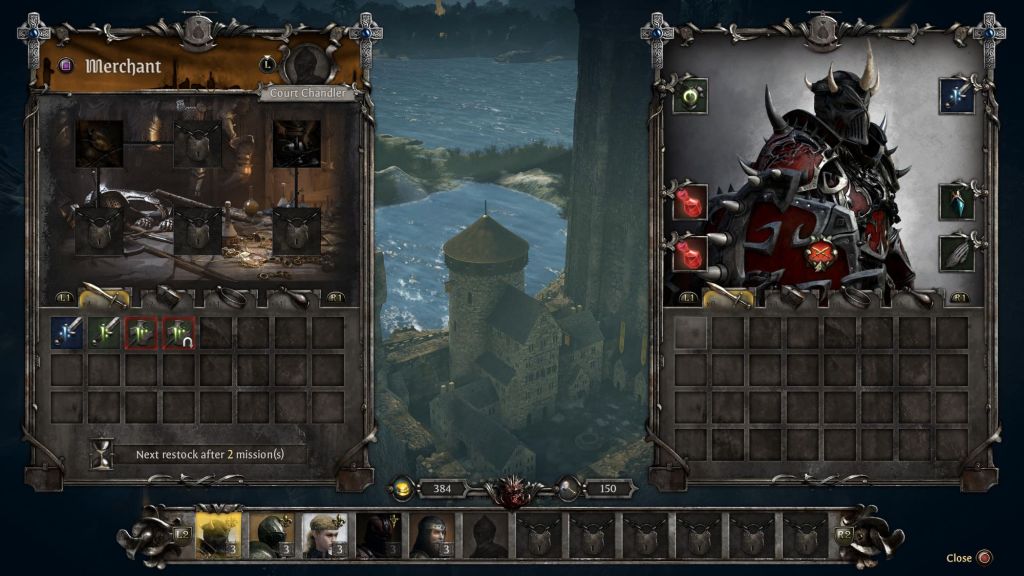Switch to the merchant's armor tab
Screen dimensions: 1024x576
[166, 297]
